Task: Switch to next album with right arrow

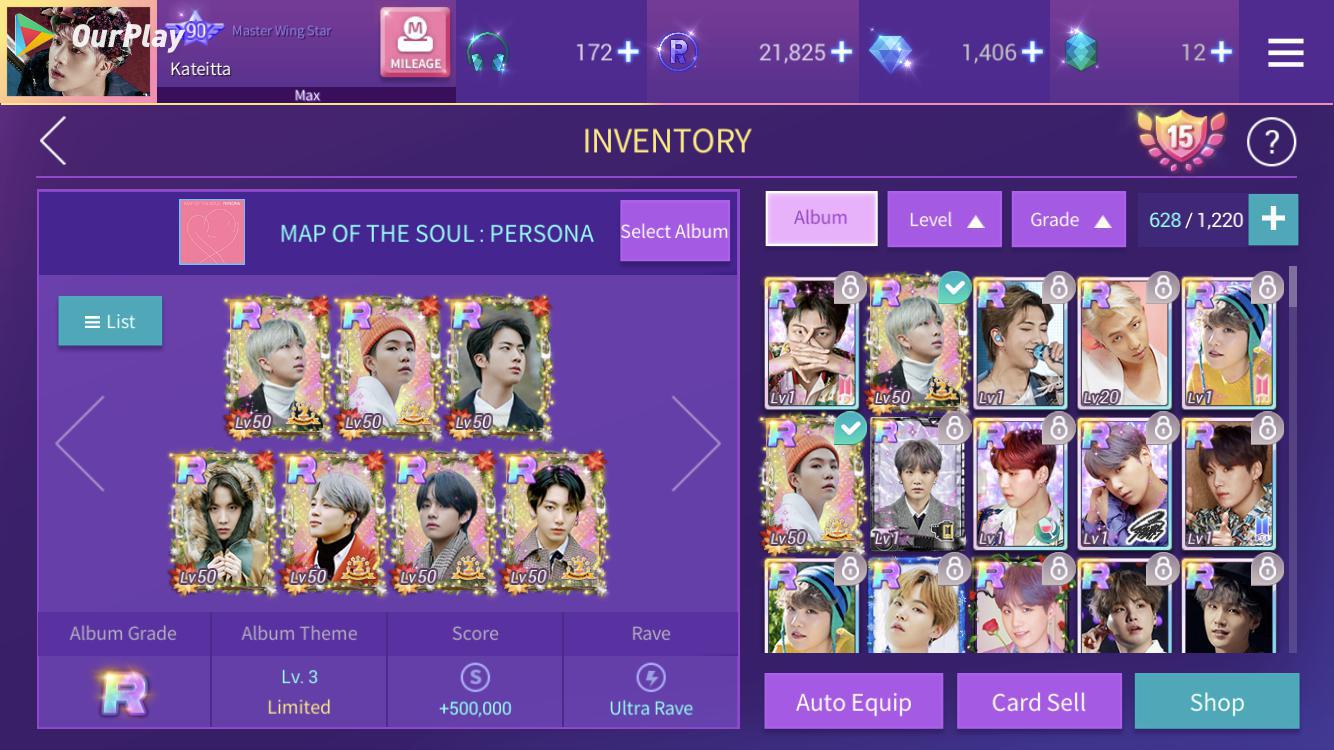Action: [696, 443]
